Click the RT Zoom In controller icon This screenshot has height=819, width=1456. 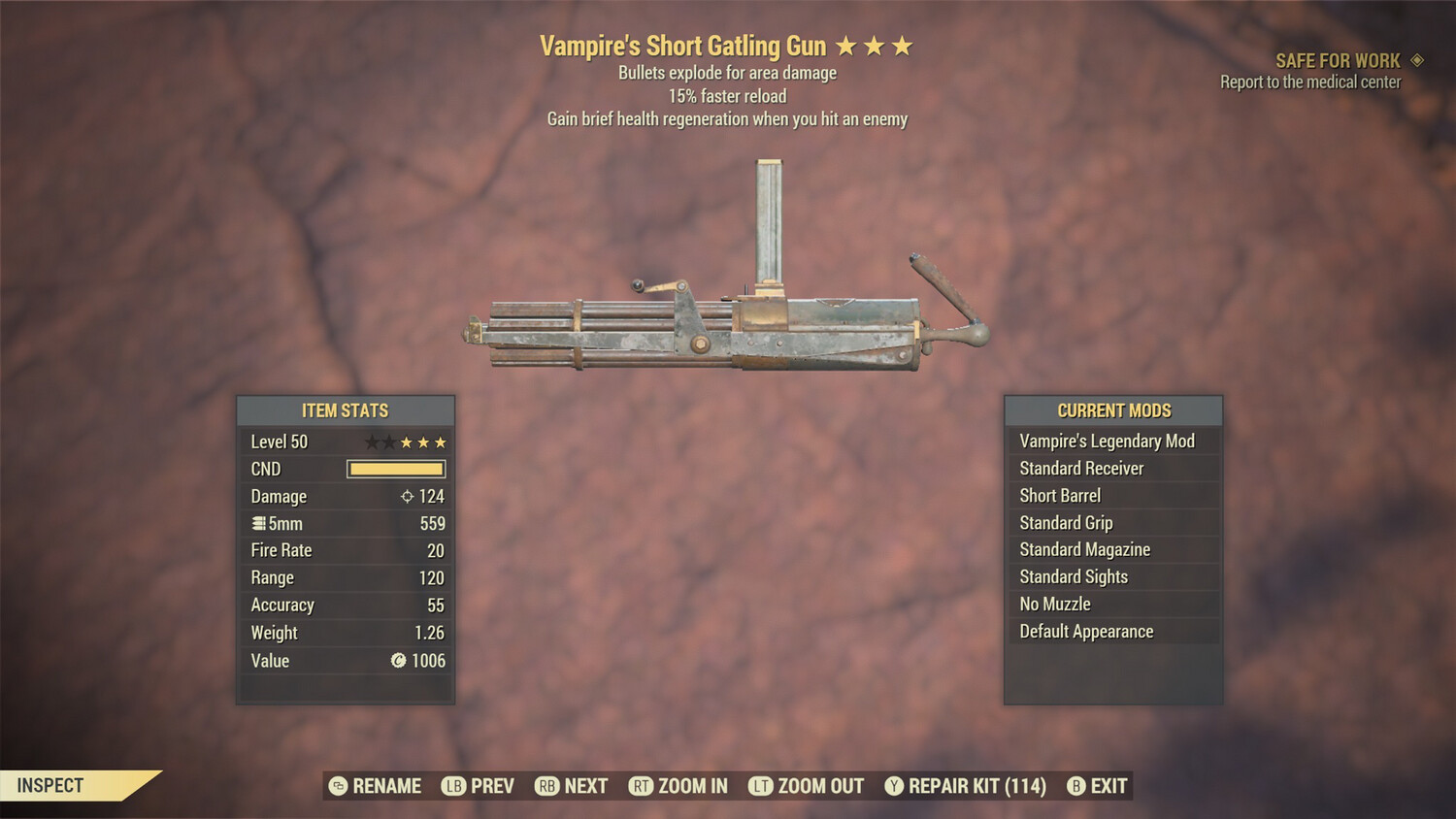643,786
